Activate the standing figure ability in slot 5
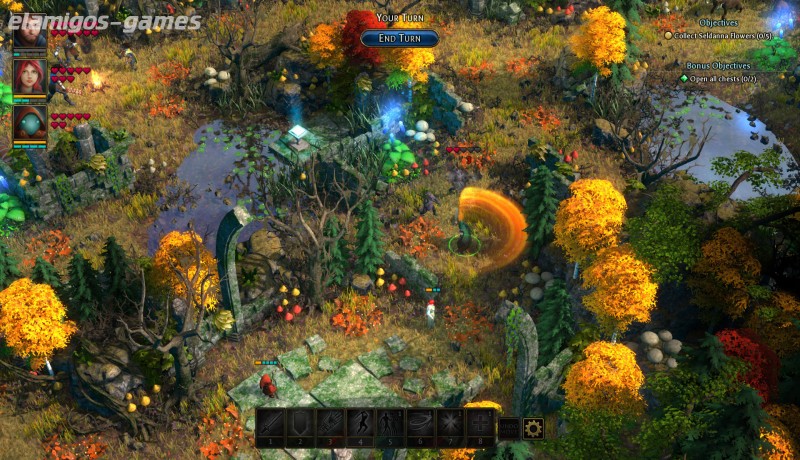Screen dimensions: 800x460 (x=391, y=424)
